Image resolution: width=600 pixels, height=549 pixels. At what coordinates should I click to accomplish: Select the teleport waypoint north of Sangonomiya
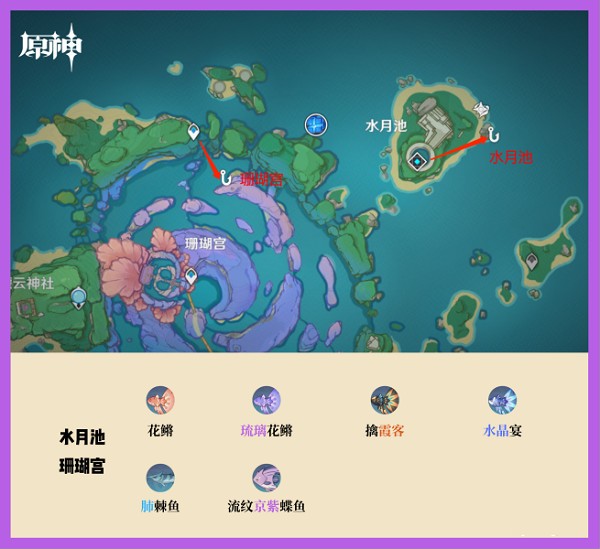(x=193, y=130)
